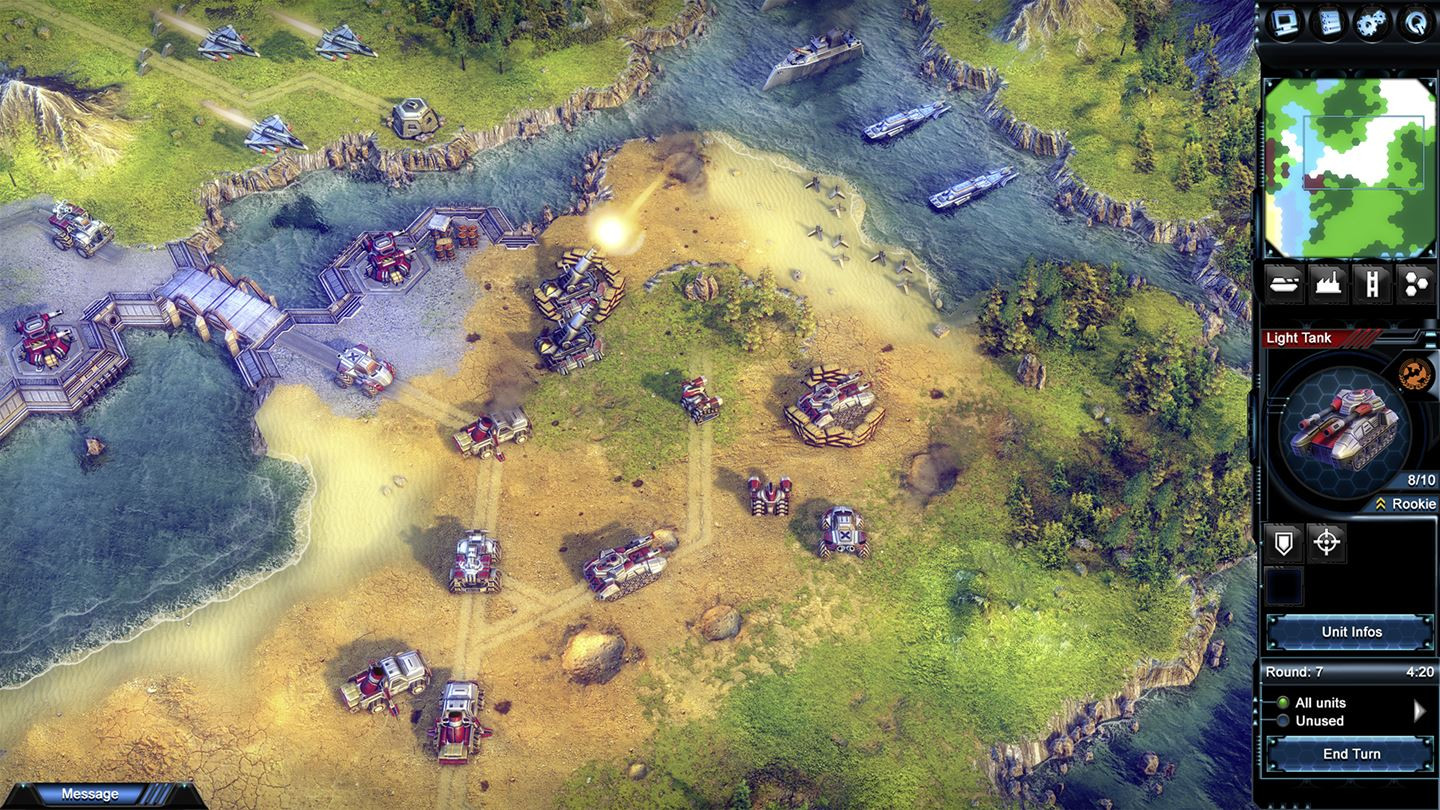Click the quit icon in top toolbar

(x=1417, y=20)
